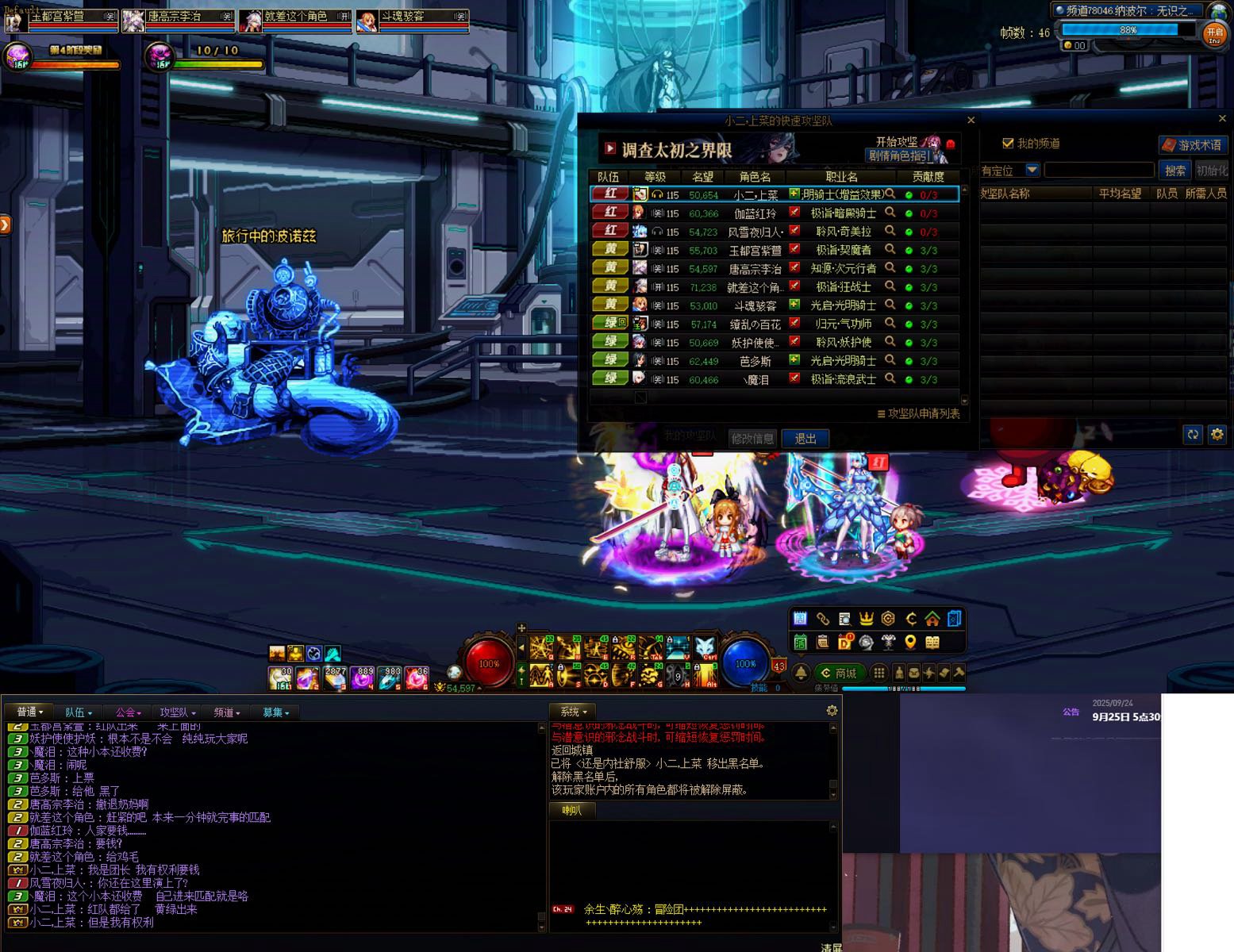Open the 喇叭 megaphone tab

pos(571,810)
